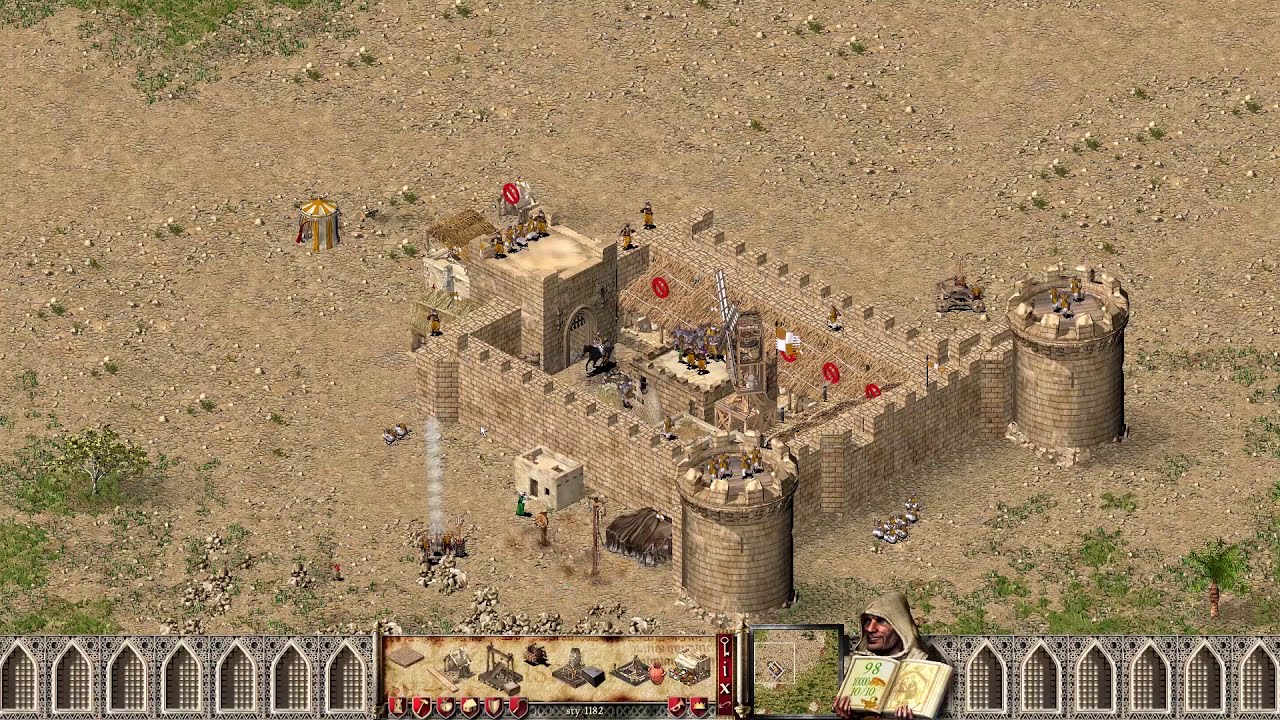Open the house town buildings category
Screen dimensions: 1280x720
click(x=470, y=708)
